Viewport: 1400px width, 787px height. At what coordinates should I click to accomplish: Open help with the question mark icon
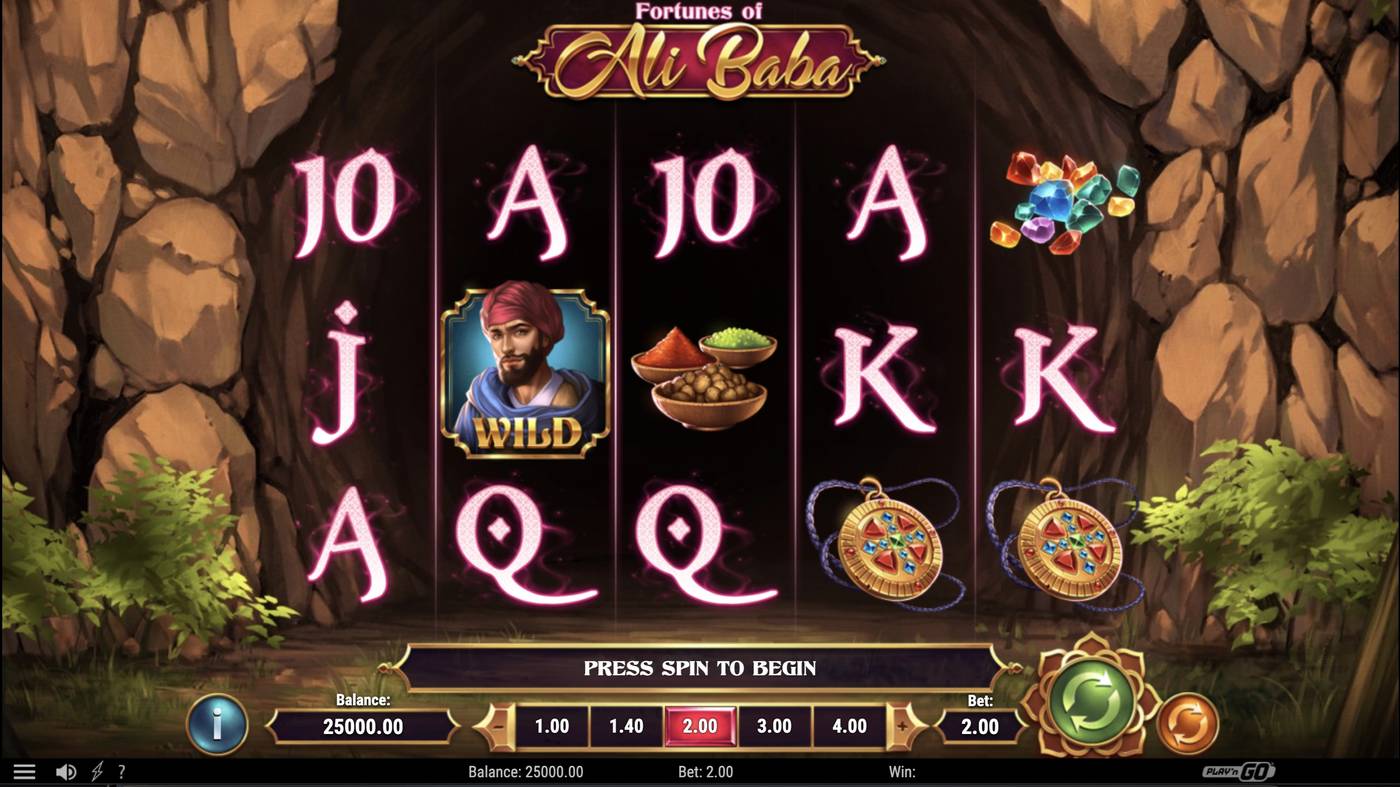122,771
